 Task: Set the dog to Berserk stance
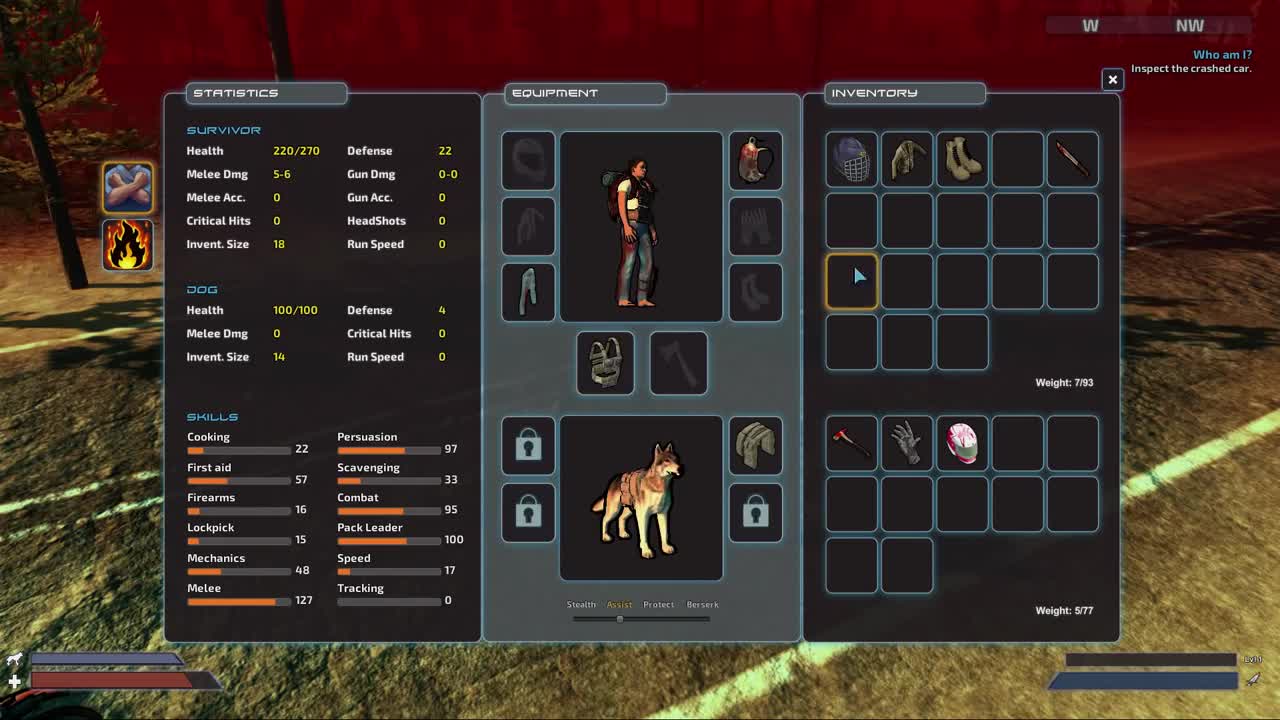[x=702, y=604]
